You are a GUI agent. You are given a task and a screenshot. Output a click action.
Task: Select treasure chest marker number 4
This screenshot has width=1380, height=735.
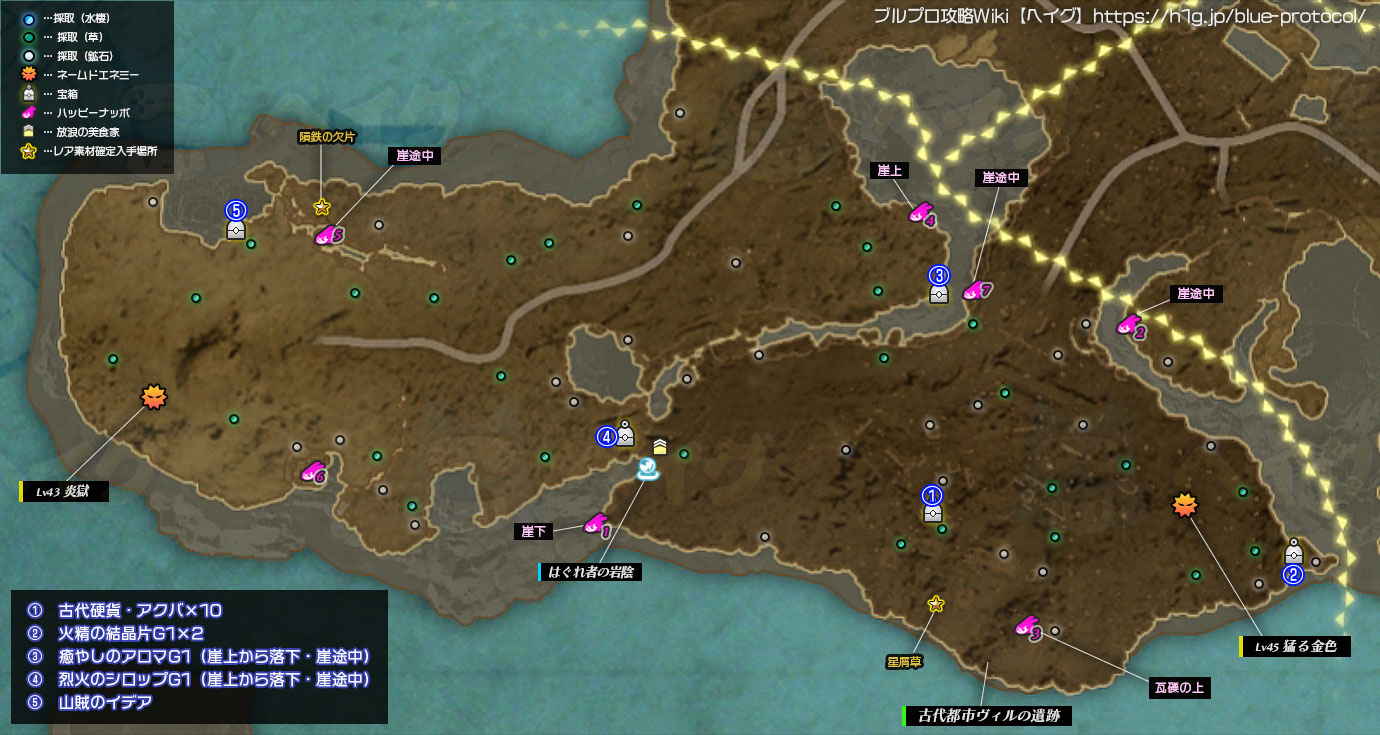[x=626, y=435]
